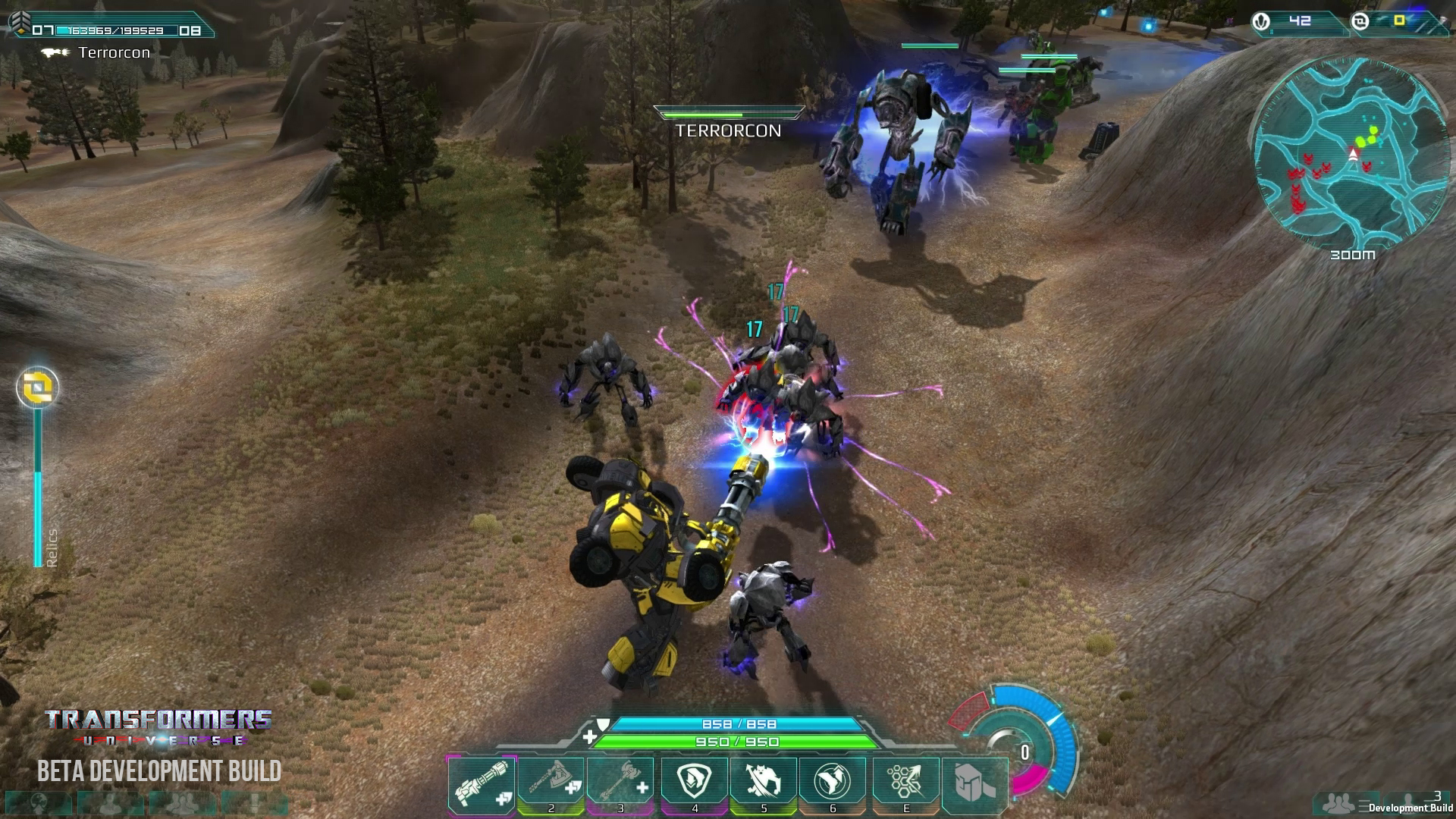The image size is (1456, 819).
Task: Open the globe menu button
Action: coord(37,804)
